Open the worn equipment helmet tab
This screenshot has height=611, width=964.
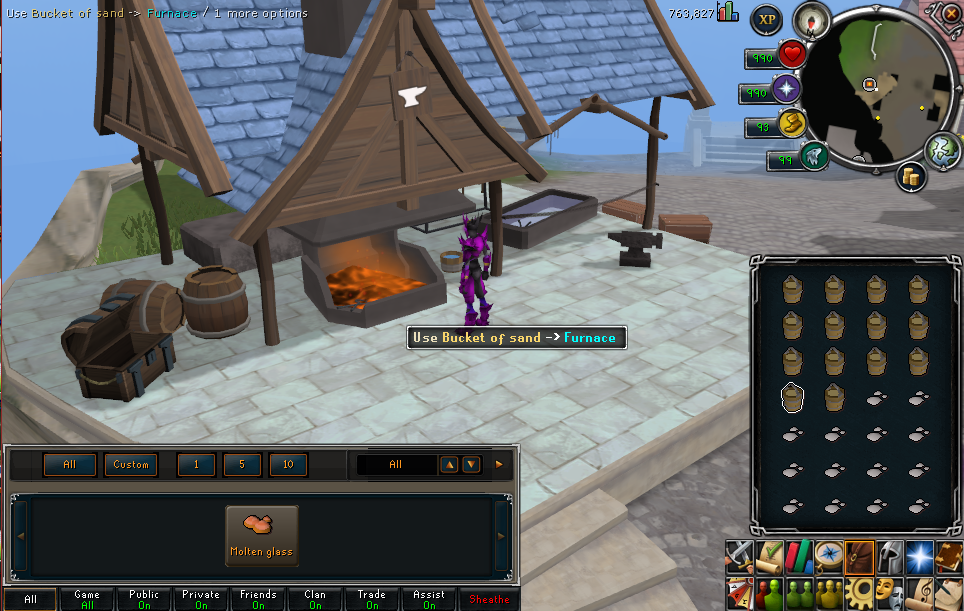tap(889, 555)
